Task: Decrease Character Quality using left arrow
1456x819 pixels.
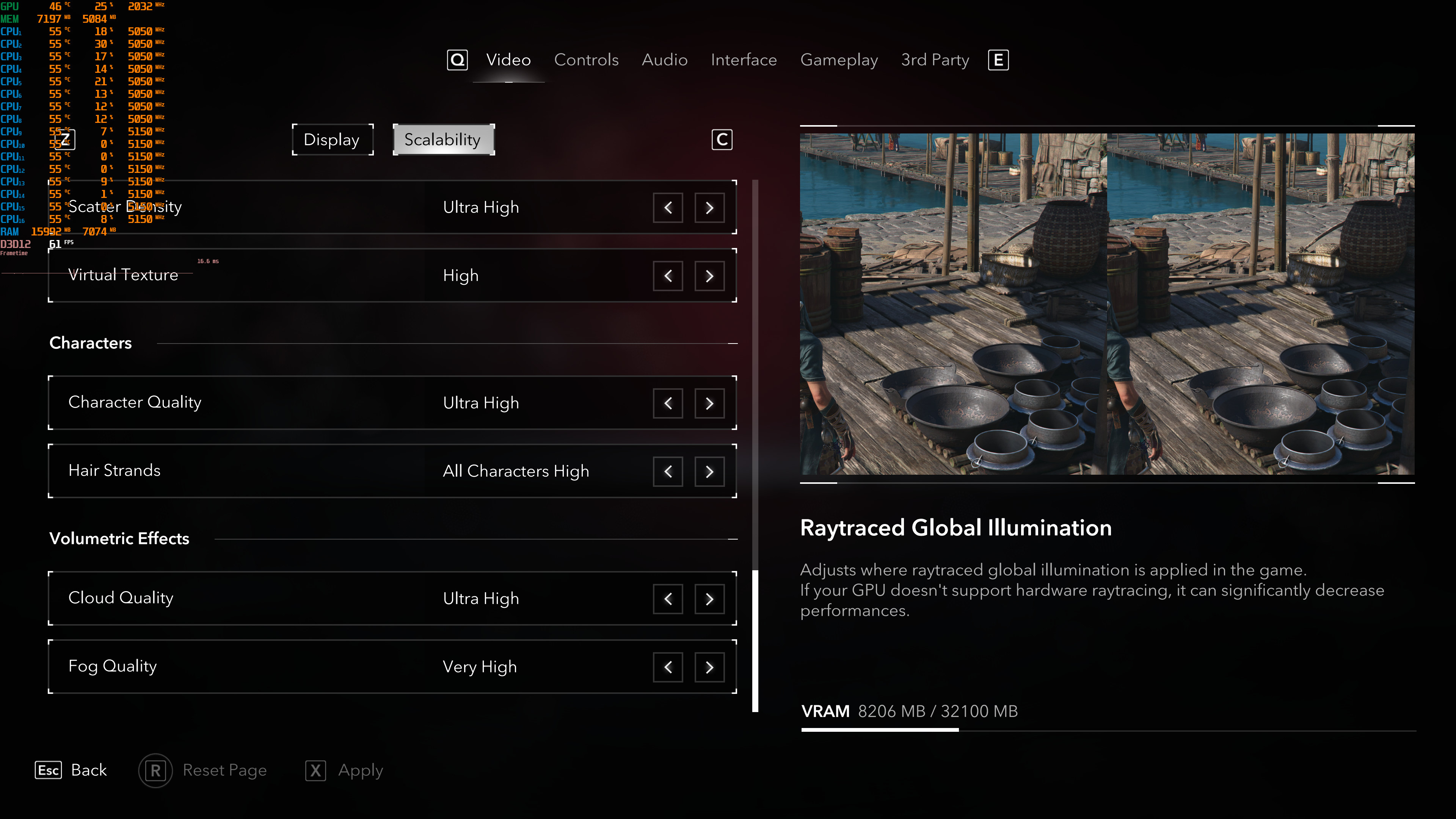Action: click(667, 403)
